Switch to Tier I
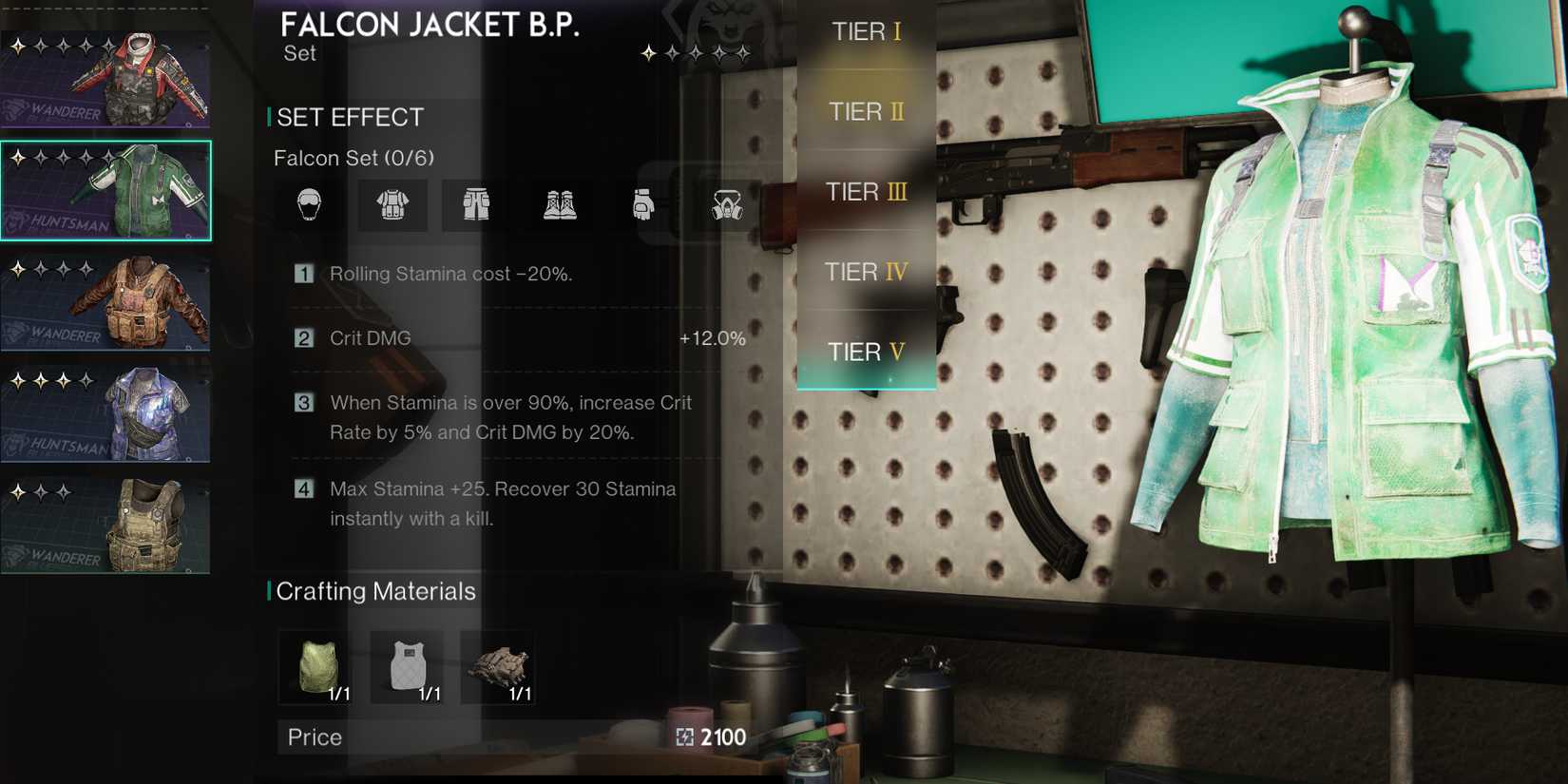Image resolution: width=1568 pixels, height=784 pixels. point(866,32)
